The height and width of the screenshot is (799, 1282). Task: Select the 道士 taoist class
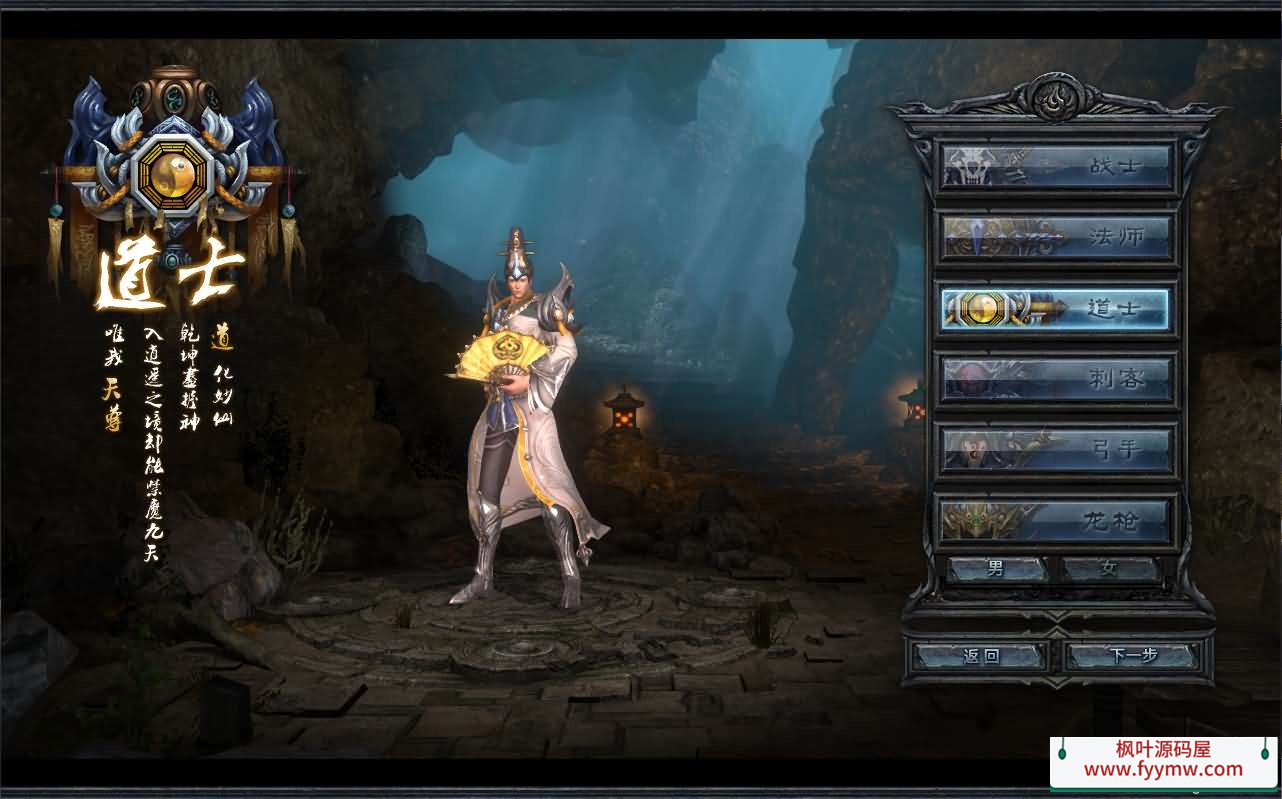pos(1056,309)
